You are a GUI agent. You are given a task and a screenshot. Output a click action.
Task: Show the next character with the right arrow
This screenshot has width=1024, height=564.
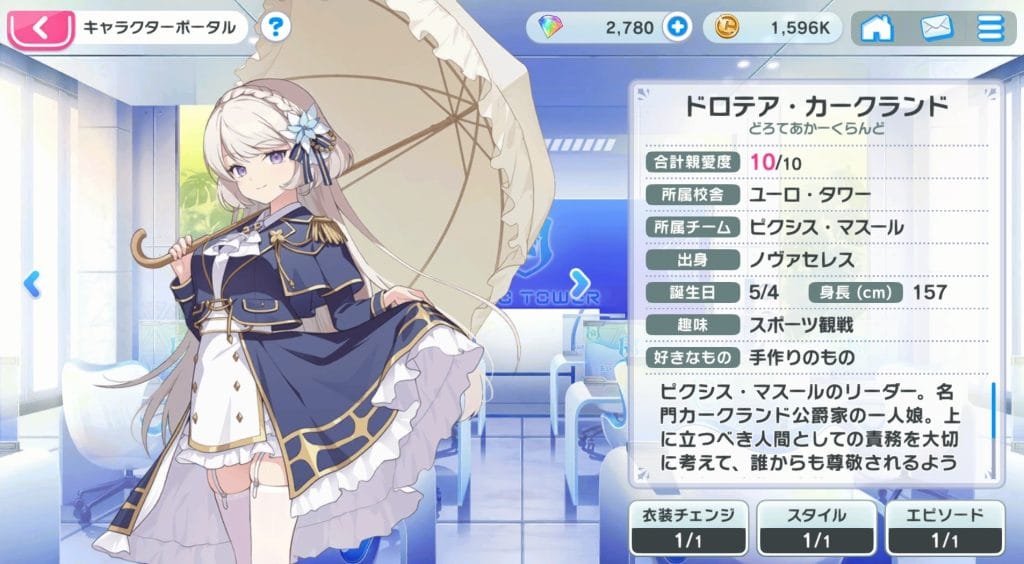[x=579, y=284]
